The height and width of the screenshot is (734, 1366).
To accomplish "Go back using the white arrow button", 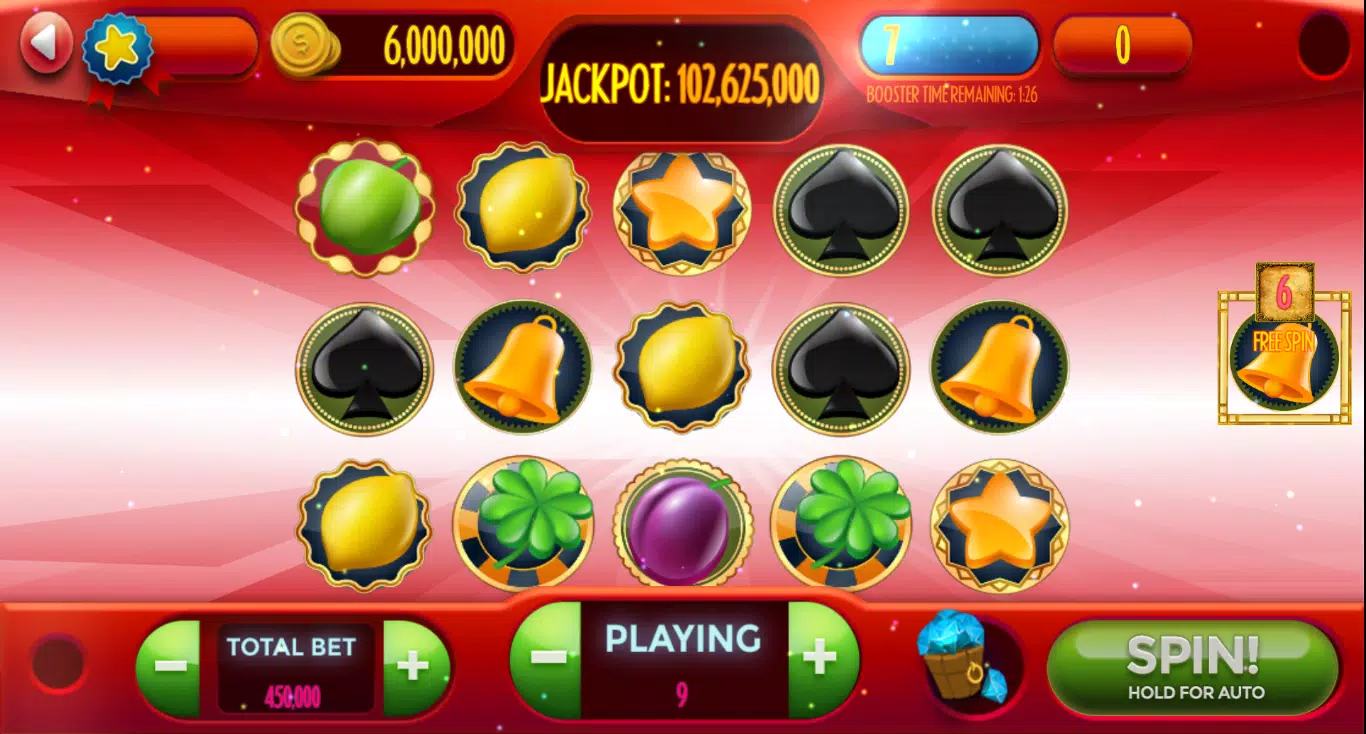I will click(x=46, y=45).
